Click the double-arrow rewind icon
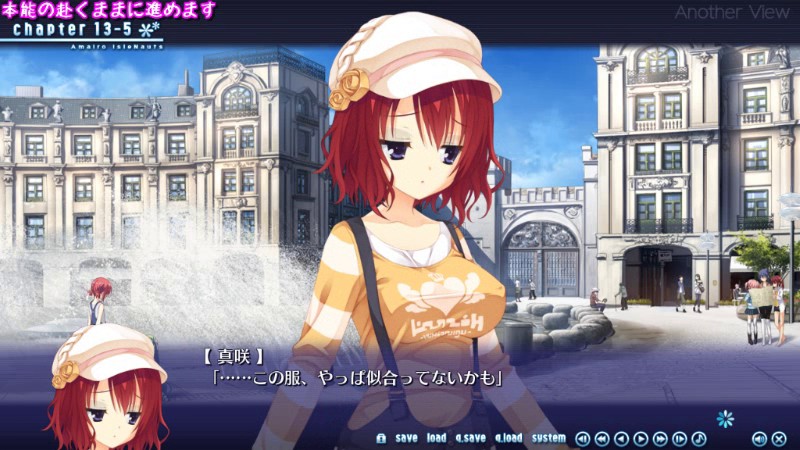 pyautogui.click(x=602, y=438)
